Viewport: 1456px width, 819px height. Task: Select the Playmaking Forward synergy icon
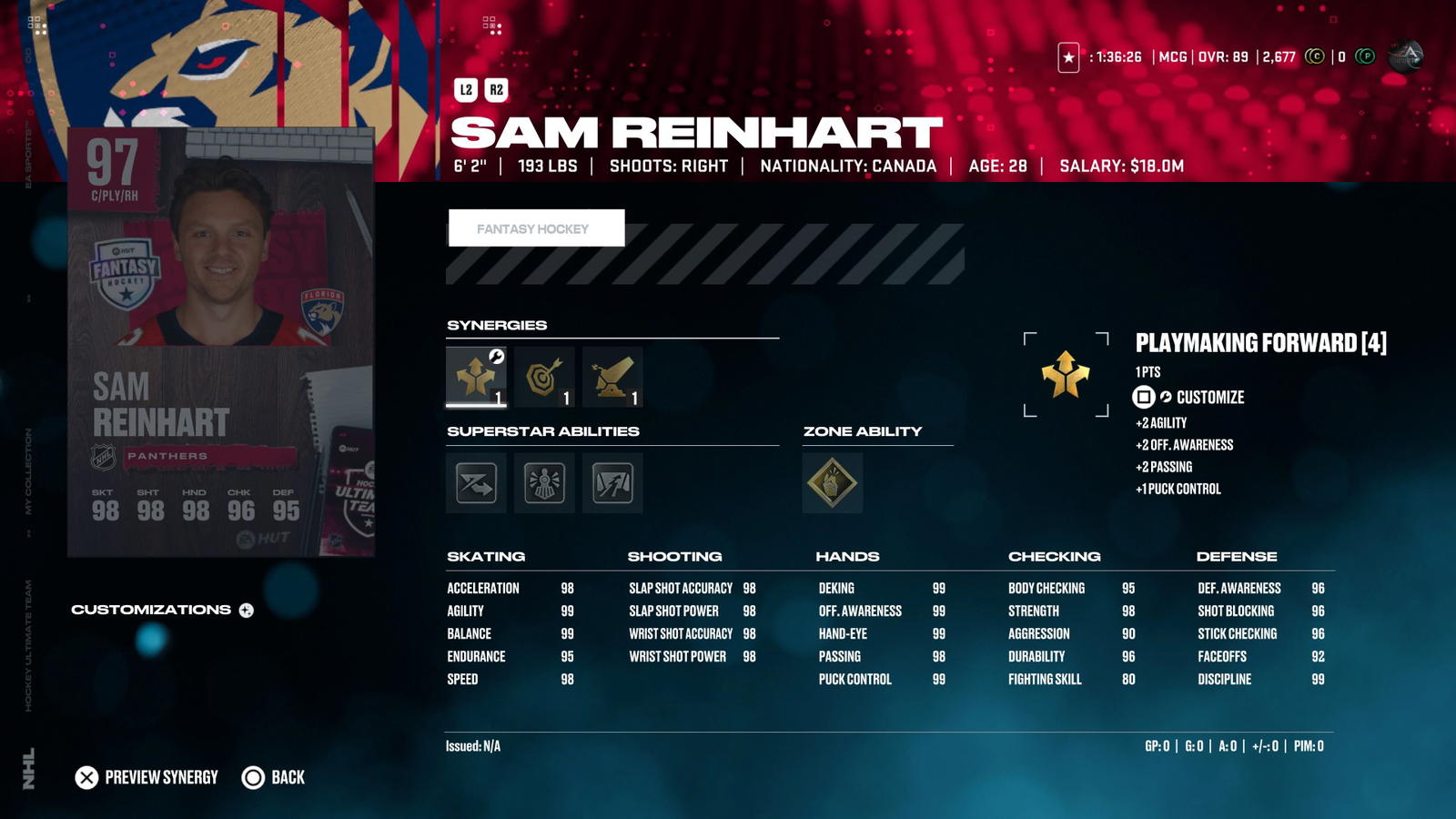(x=474, y=375)
